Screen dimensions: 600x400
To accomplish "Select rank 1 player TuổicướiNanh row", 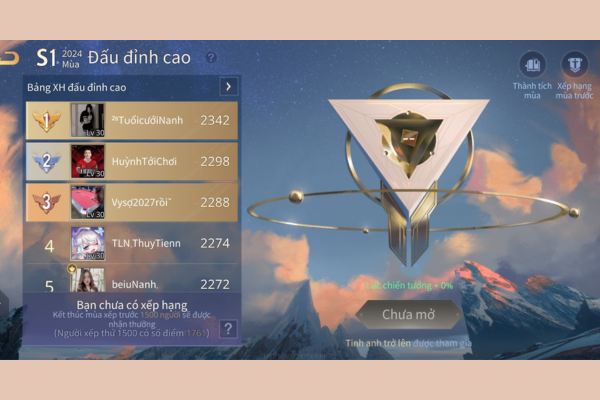I will coord(132,121).
